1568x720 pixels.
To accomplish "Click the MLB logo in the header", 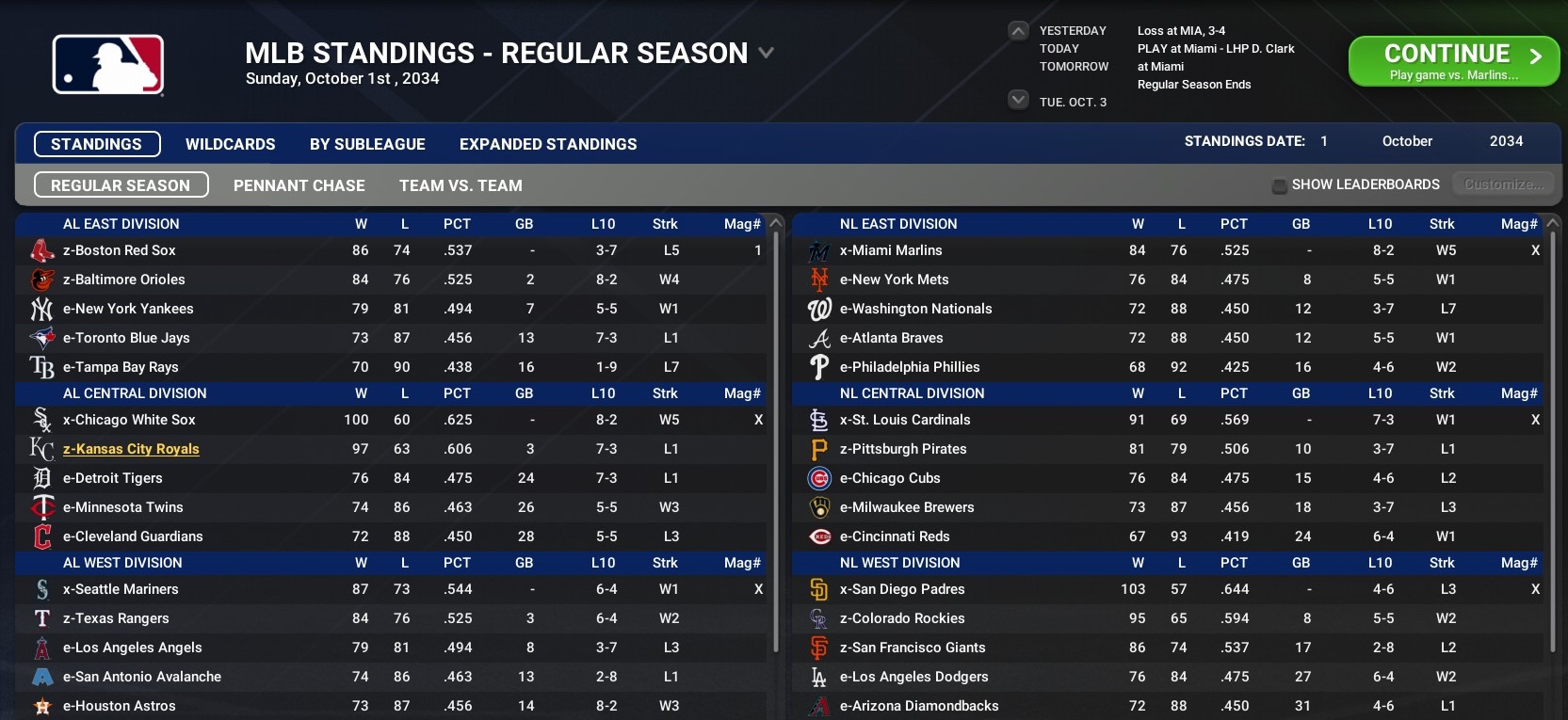I will (x=106, y=64).
